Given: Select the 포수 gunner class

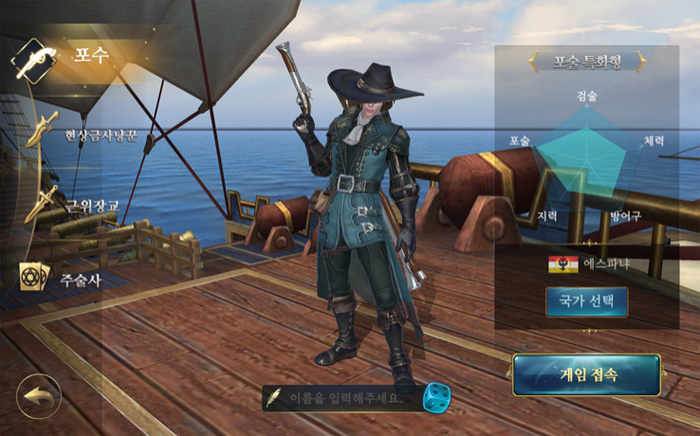Looking at the screenshot, I should point(70,57).
